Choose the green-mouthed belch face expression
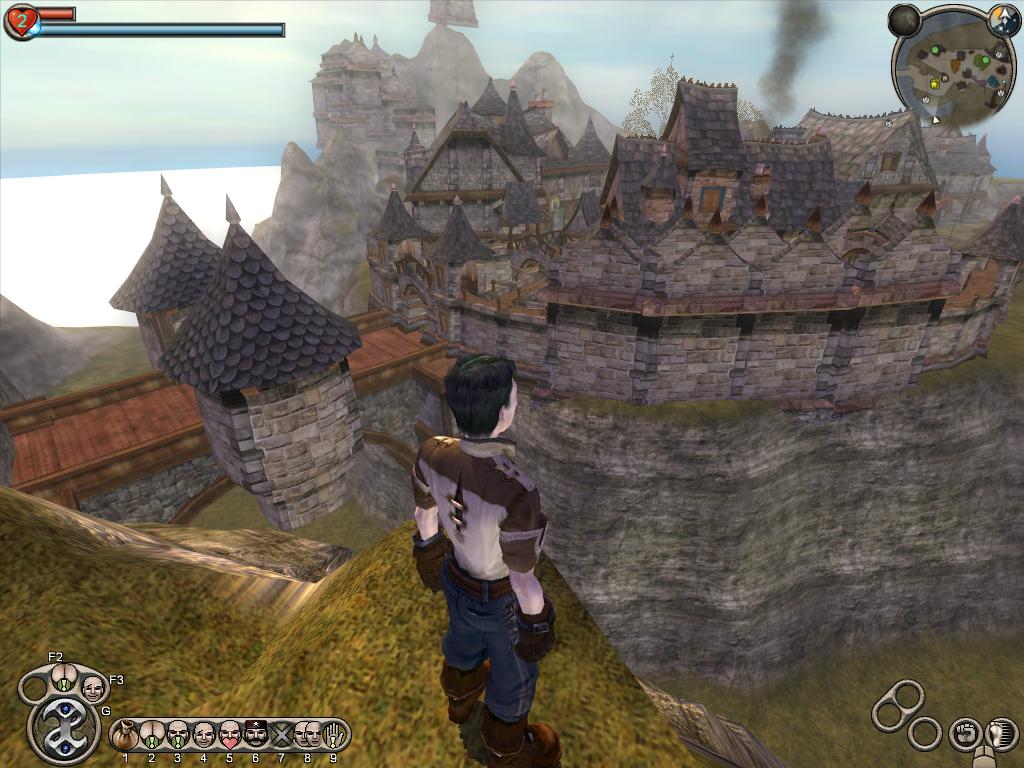Viewport: 1024px width, 768px height. pos(177,736)
